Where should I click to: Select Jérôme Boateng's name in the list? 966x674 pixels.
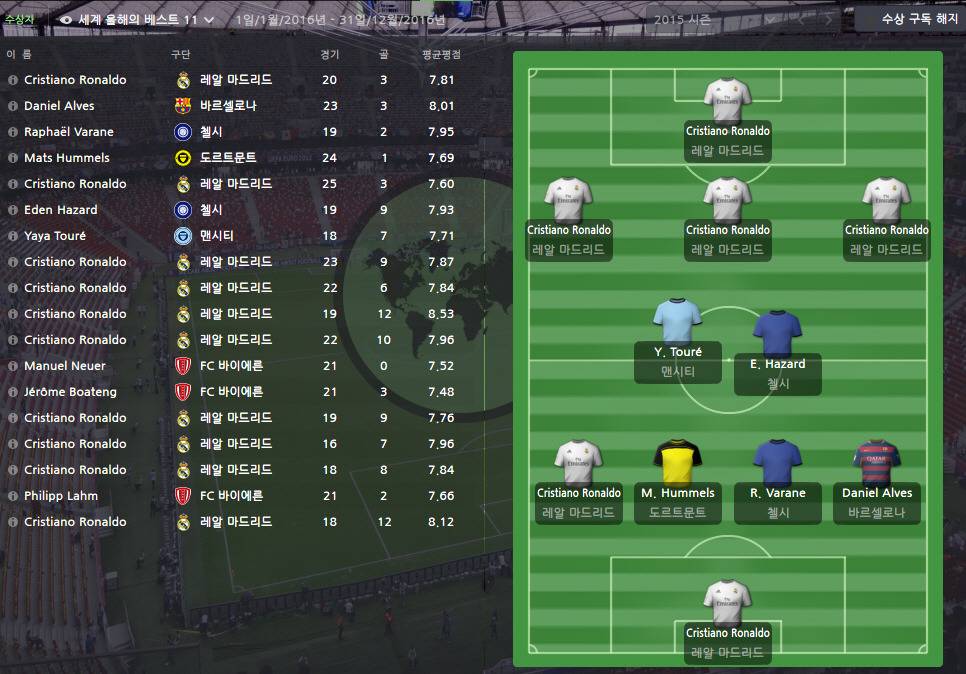coord(70,392)
